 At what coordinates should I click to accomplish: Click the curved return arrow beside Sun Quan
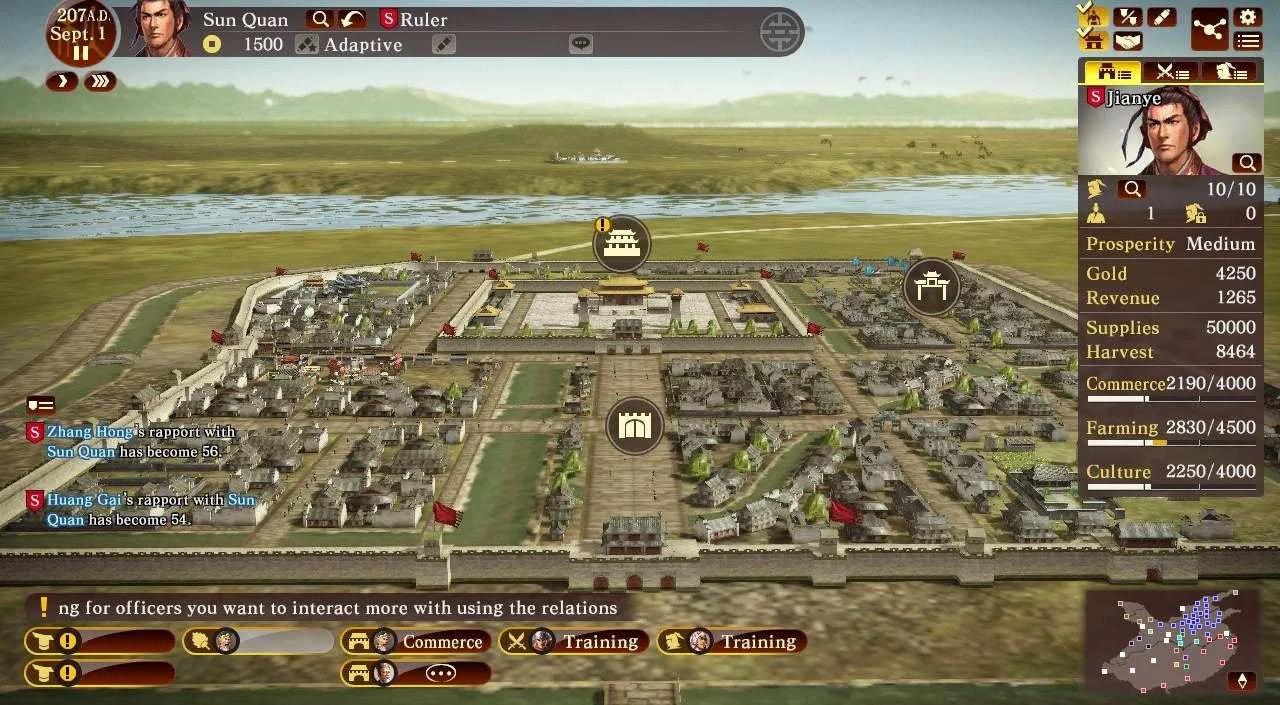352,19
